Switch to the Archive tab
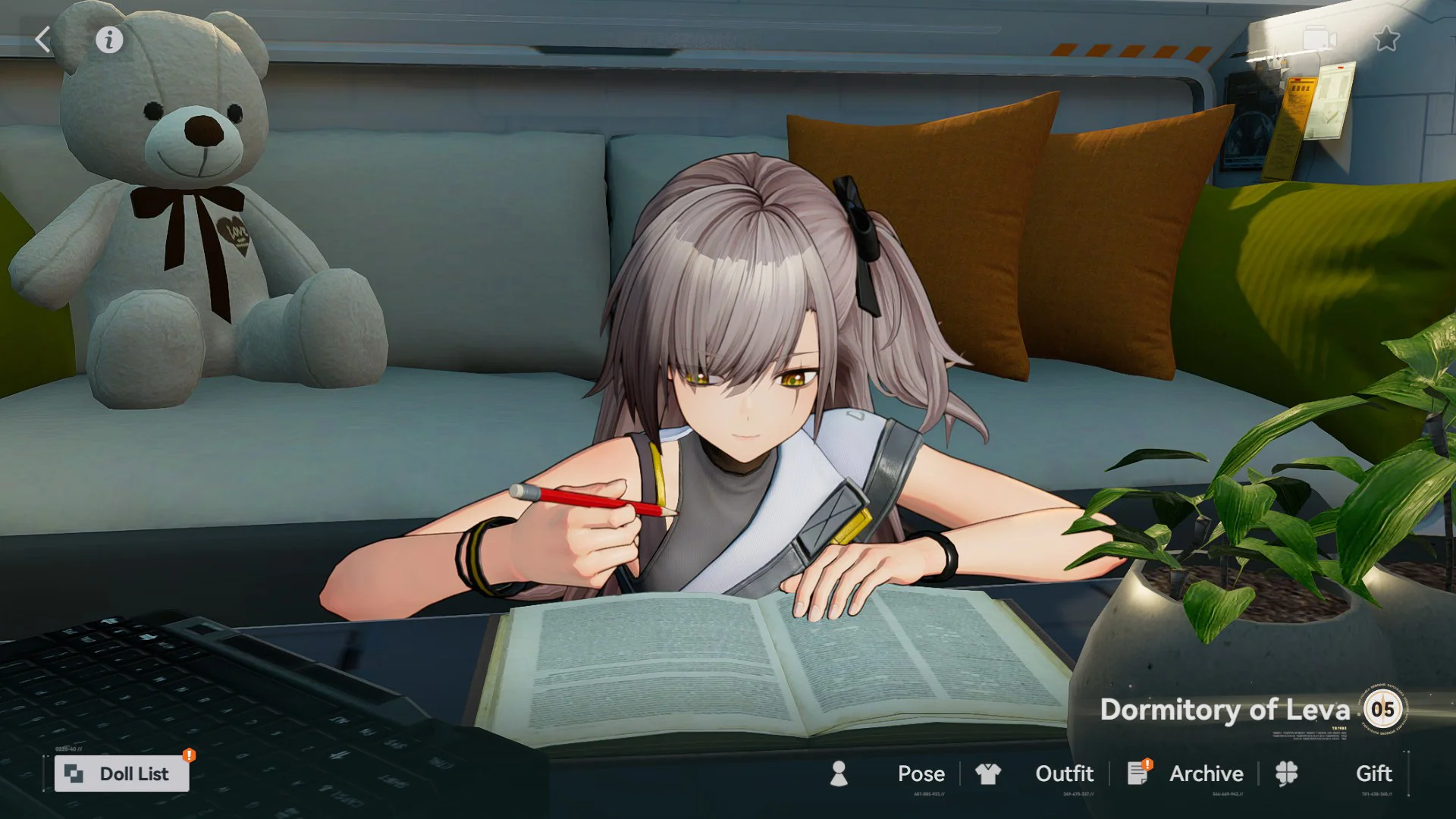The height and width of the screenshot is (819, 1456). pos(1206,773)
